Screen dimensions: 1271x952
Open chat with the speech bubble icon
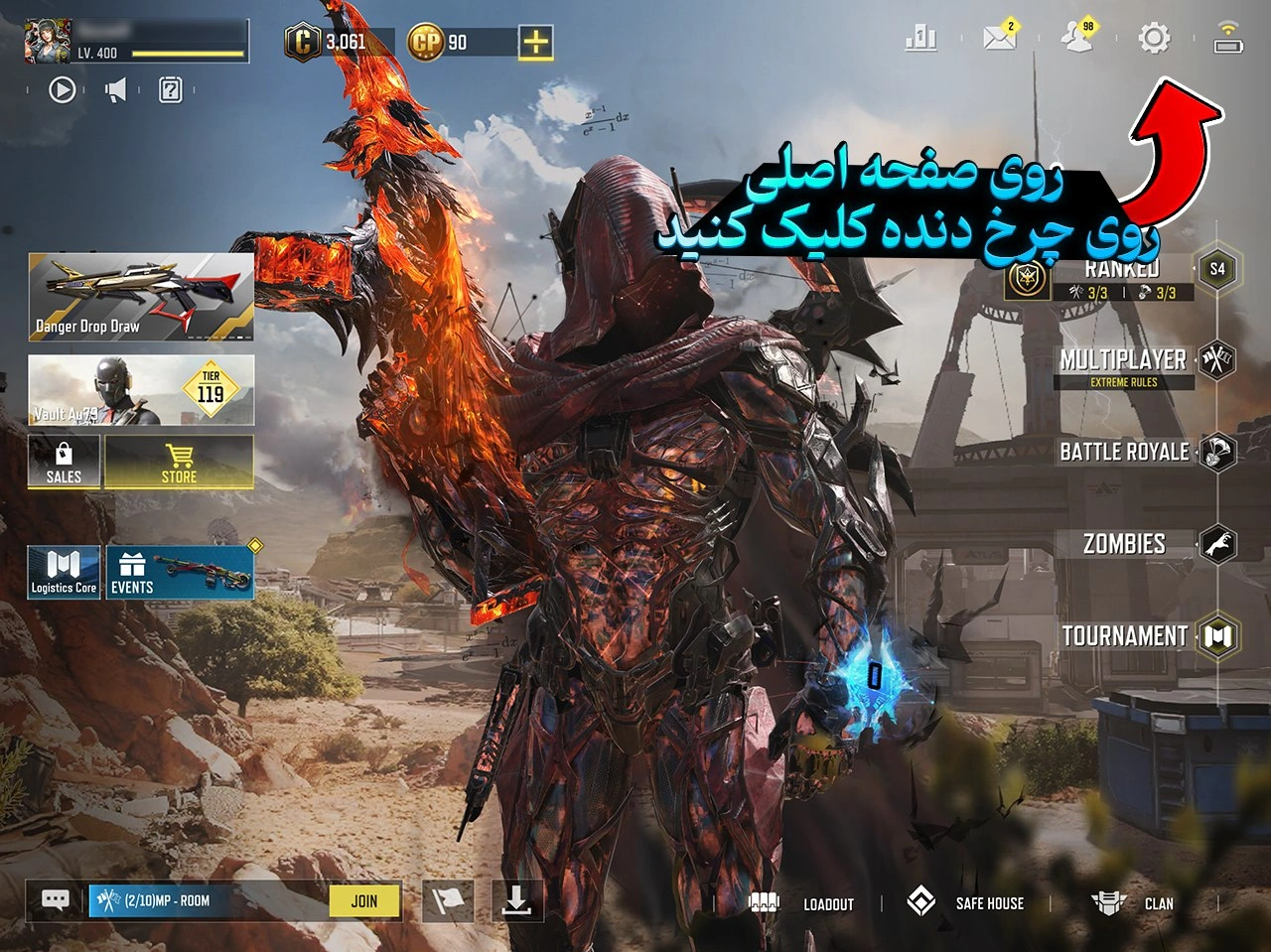pyautogui.click(x=54, y=900)
